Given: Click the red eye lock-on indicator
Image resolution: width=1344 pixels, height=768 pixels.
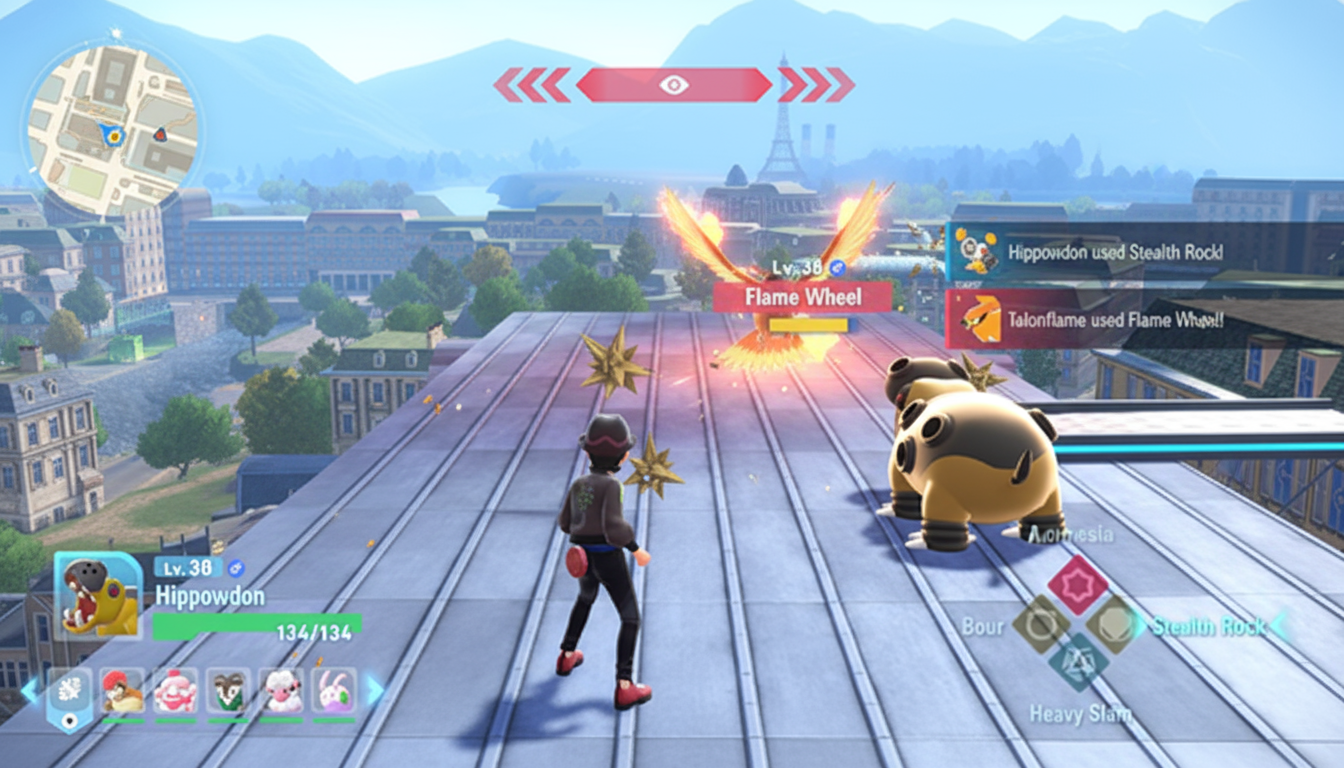Looking at the screenshot, I should 674,85.
